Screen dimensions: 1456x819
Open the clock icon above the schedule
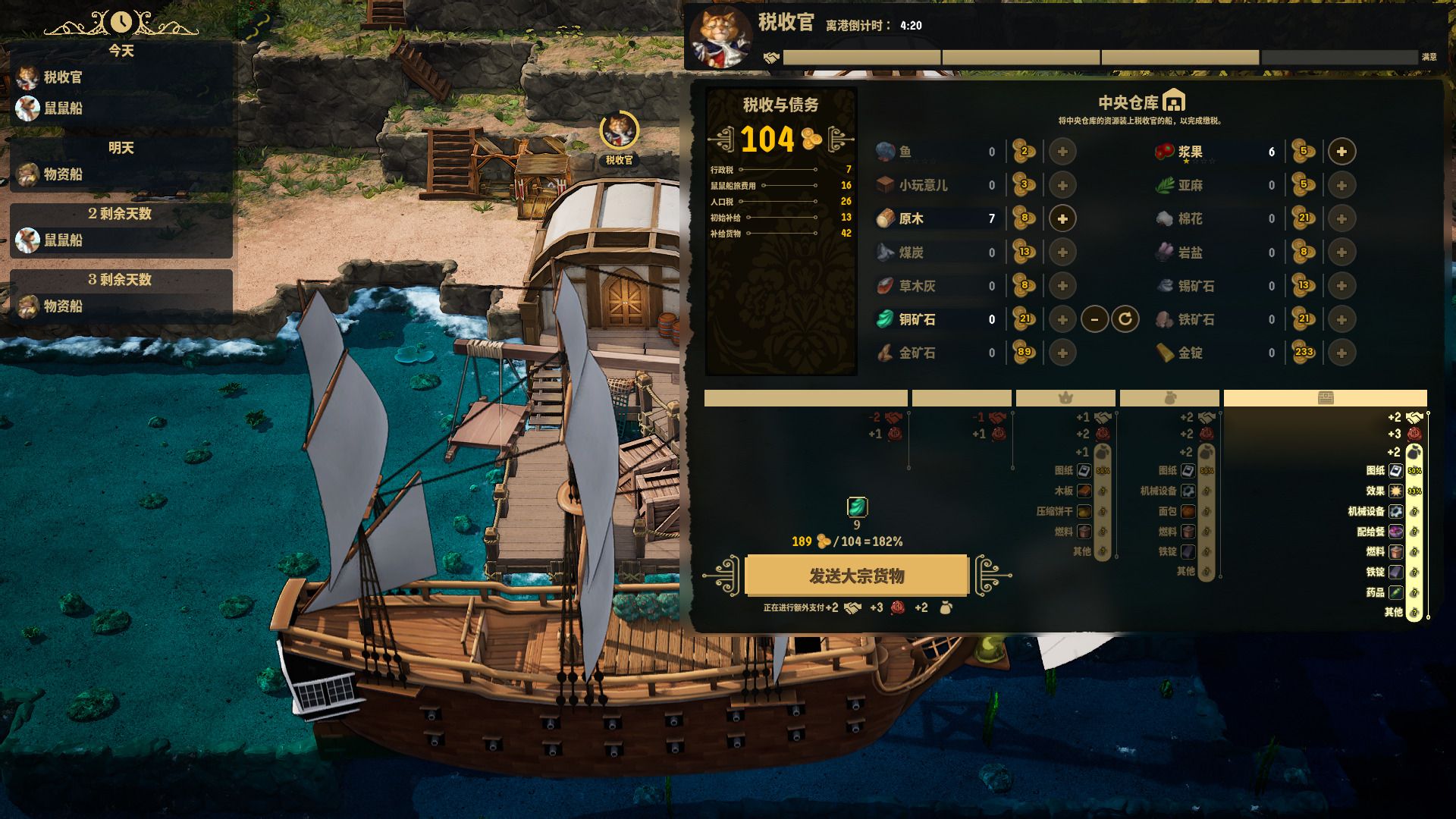(x=121, y=22)
